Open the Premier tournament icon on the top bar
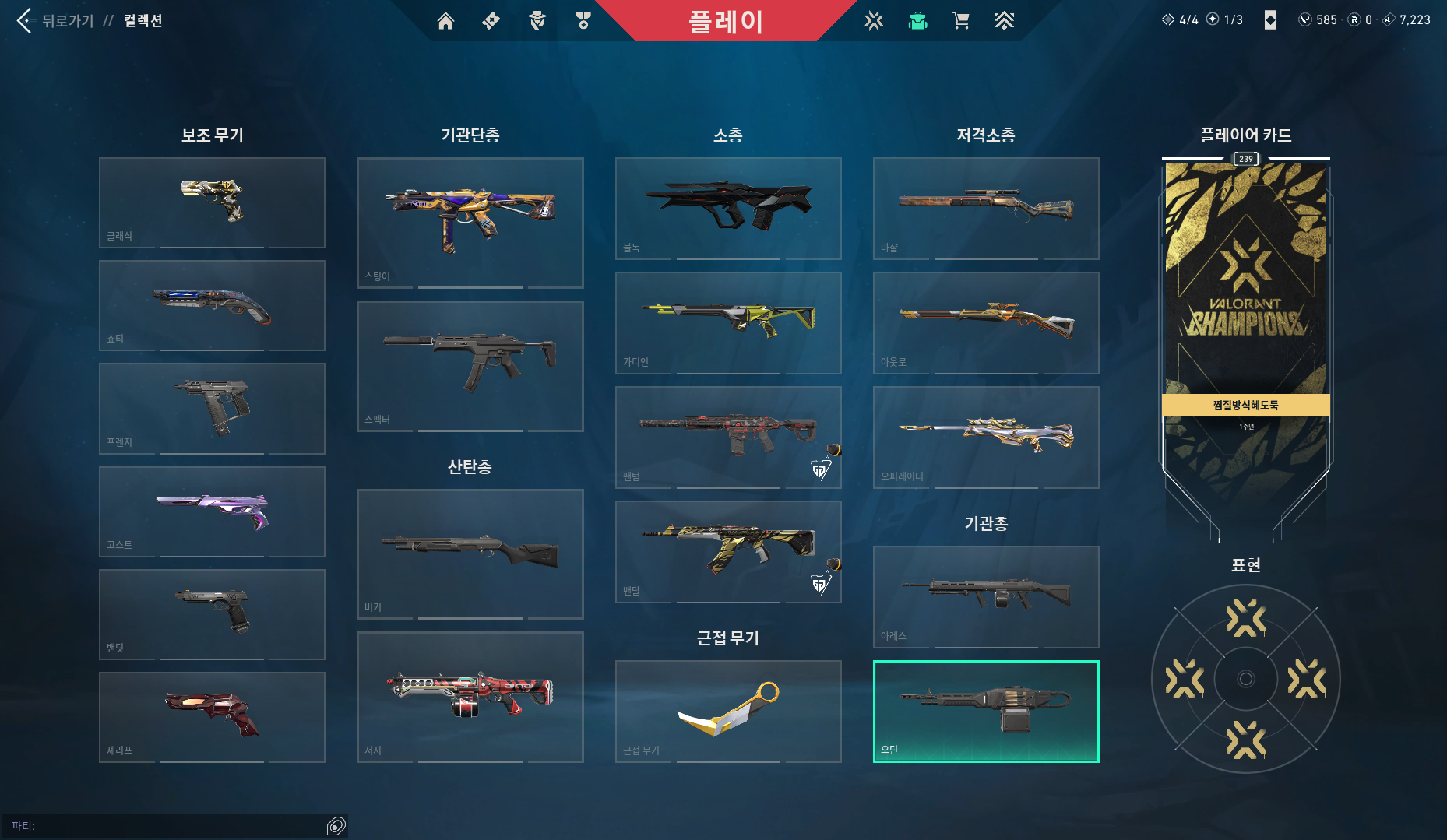The width and height of the screenshot is (1447, 840). 1005,21
